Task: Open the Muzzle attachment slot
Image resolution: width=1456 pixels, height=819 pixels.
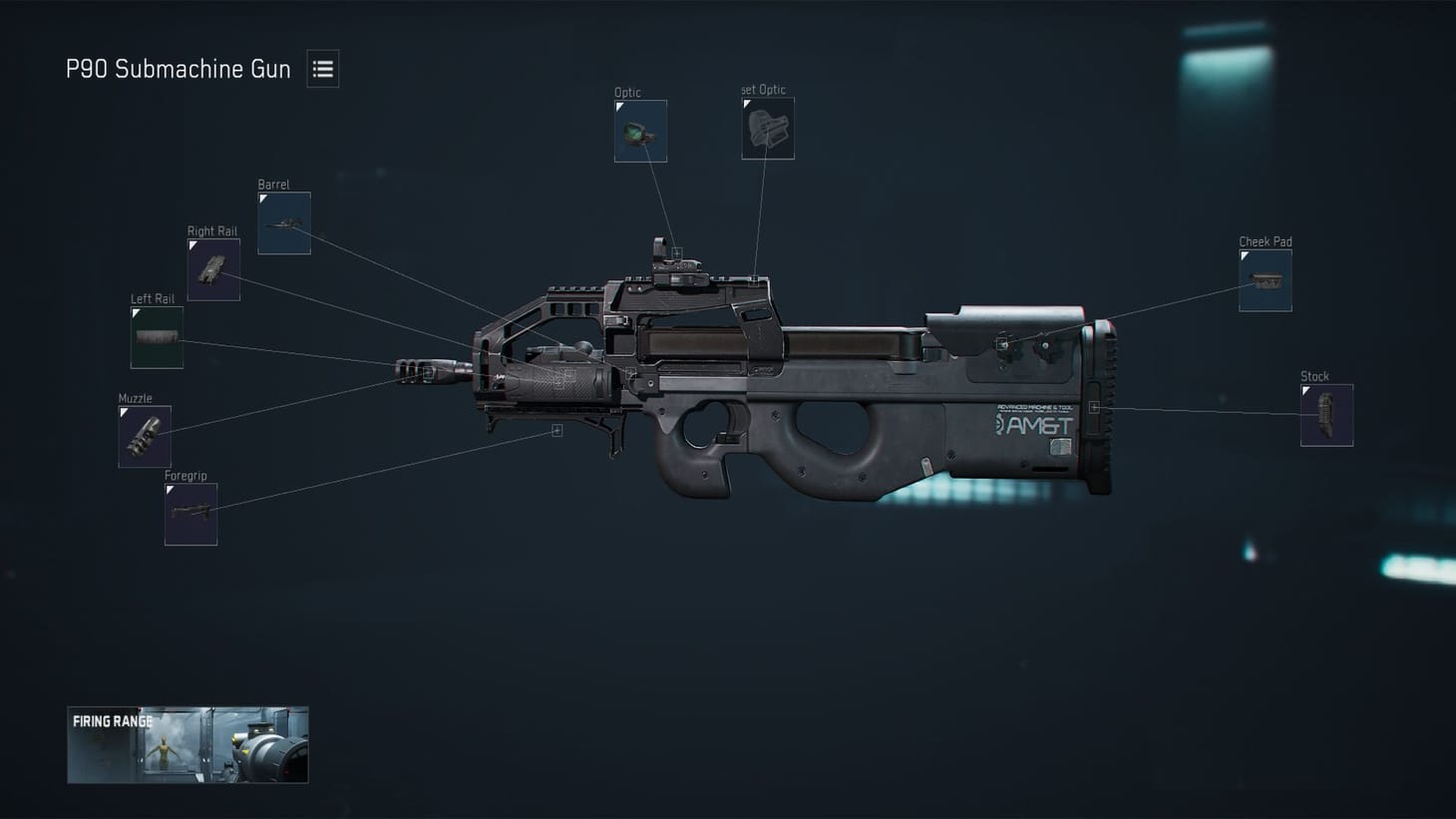Action: point(145,435)
